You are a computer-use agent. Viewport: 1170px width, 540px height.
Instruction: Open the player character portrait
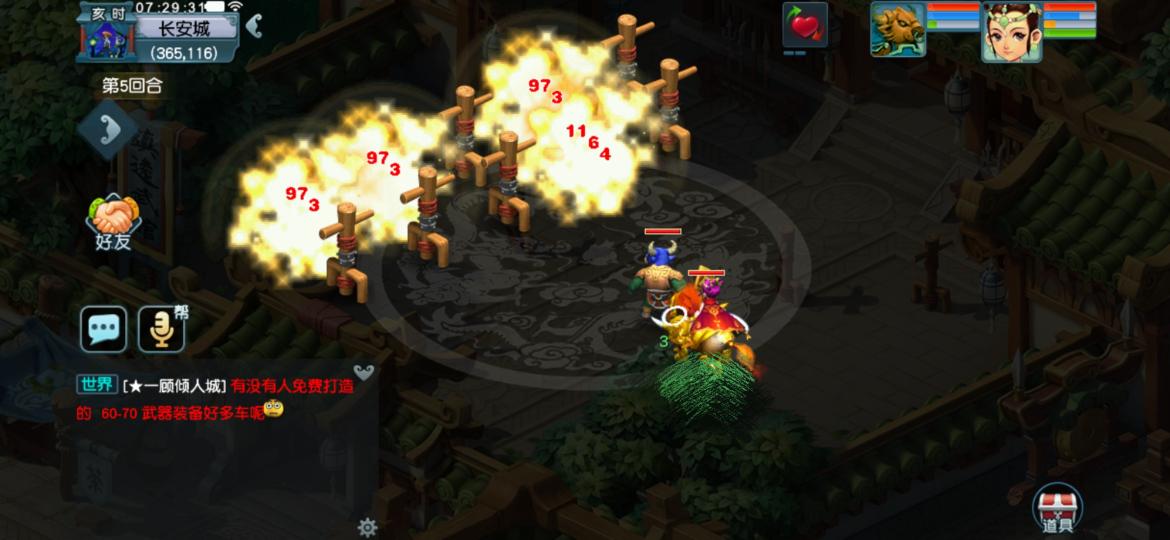1011,30
